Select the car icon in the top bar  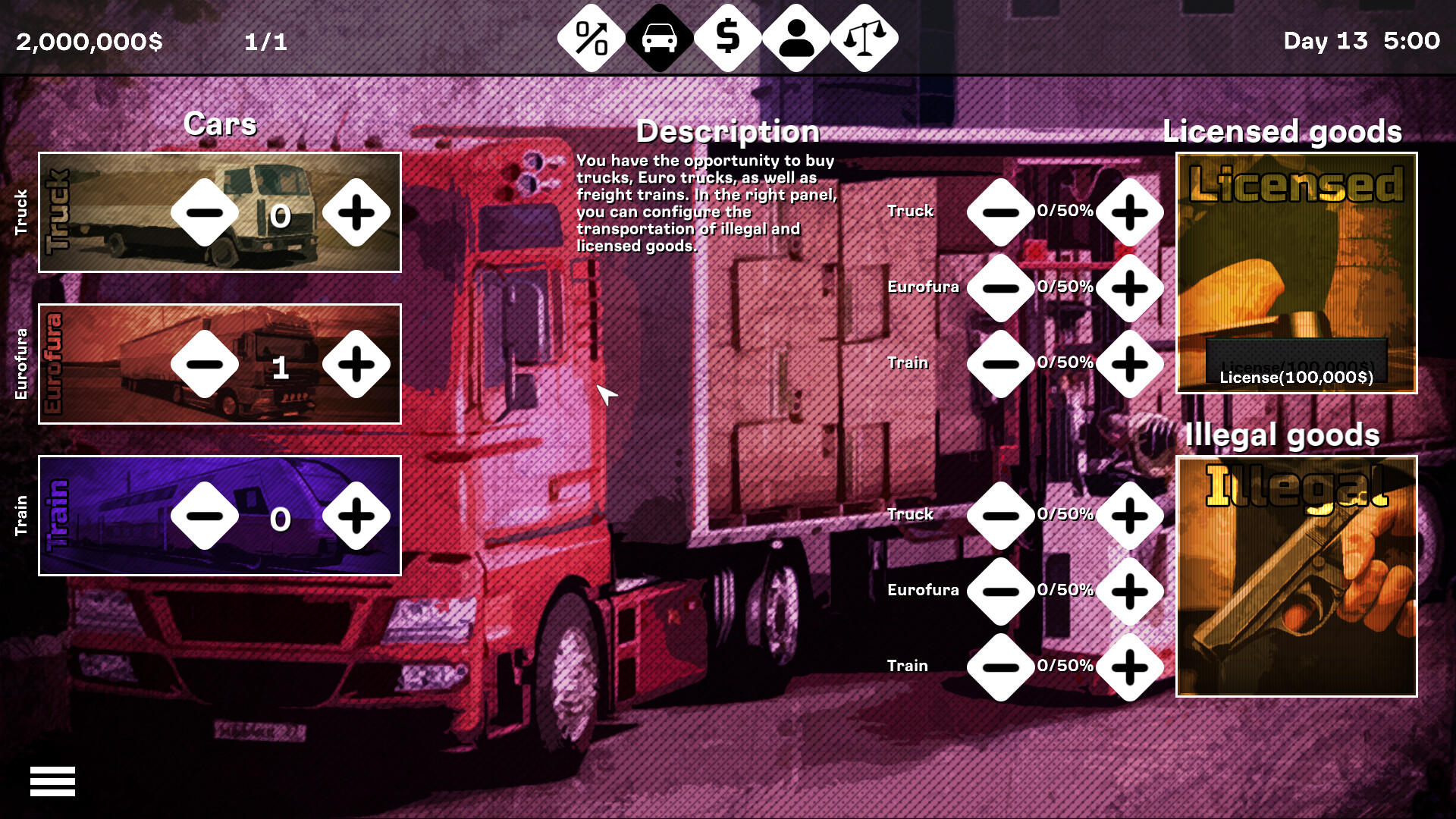659,36
